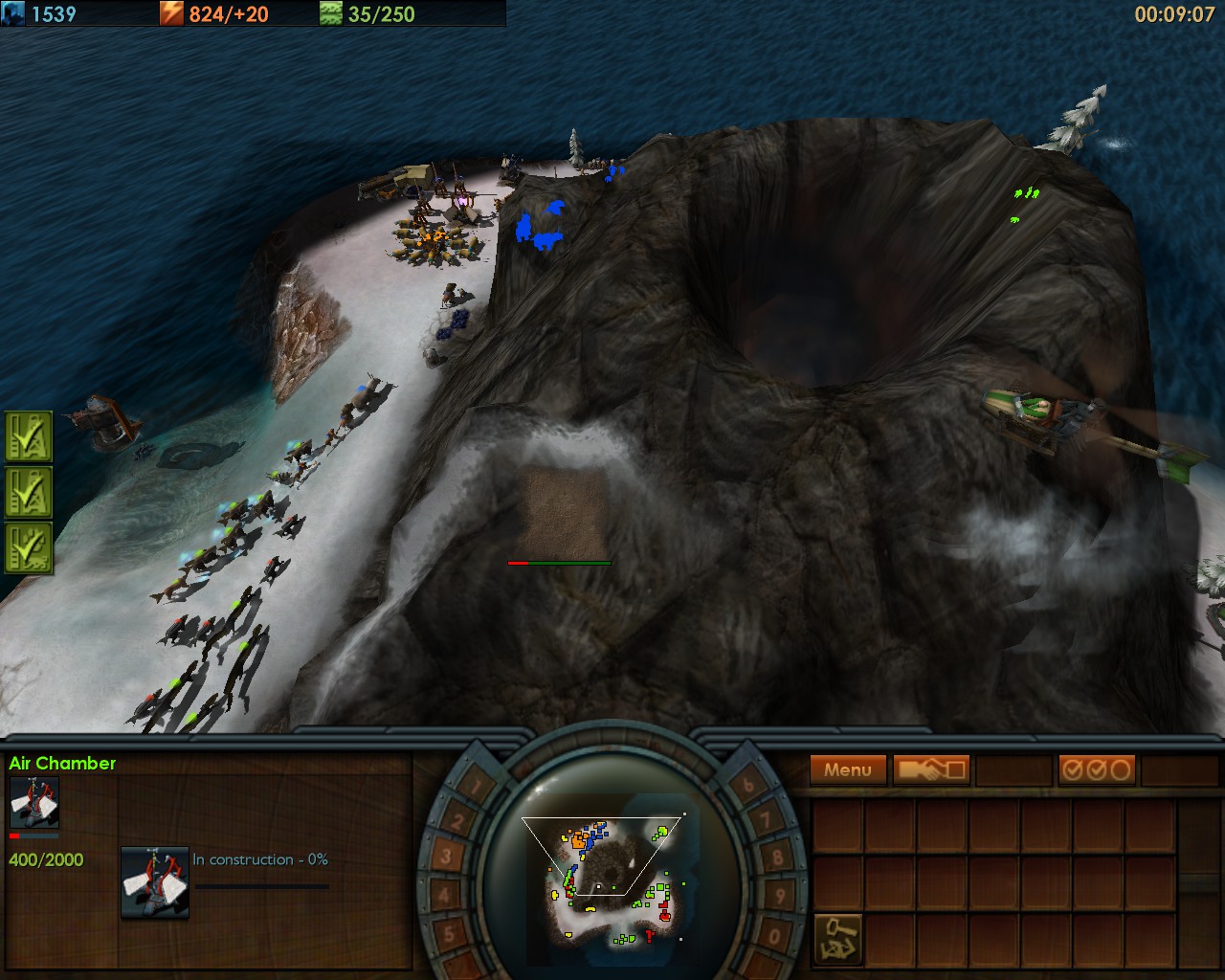Click the Air Chamber portrait icon
This screenshot has height=980, width=1225.
point(33,801)
